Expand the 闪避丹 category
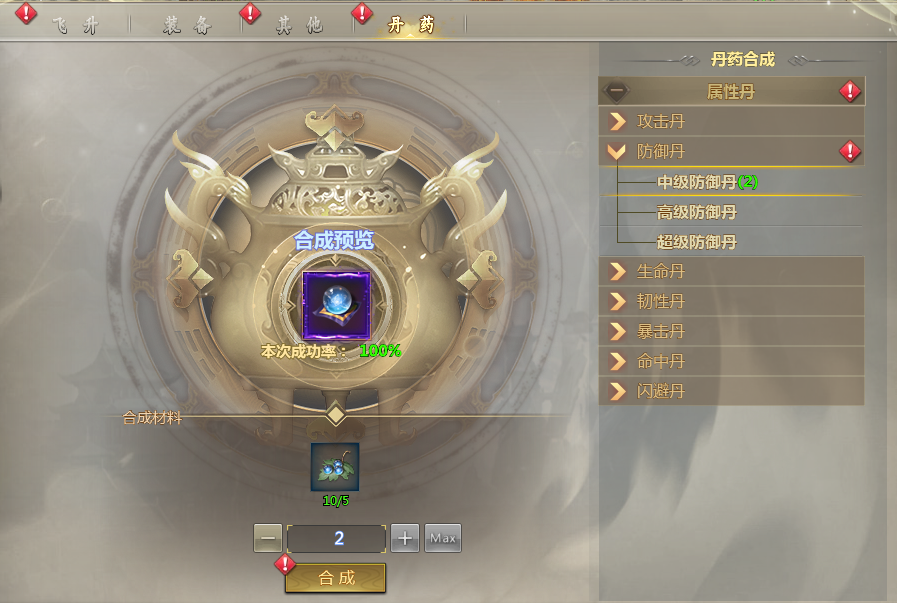Screen dimensions: 897x603 pos(730,391)
